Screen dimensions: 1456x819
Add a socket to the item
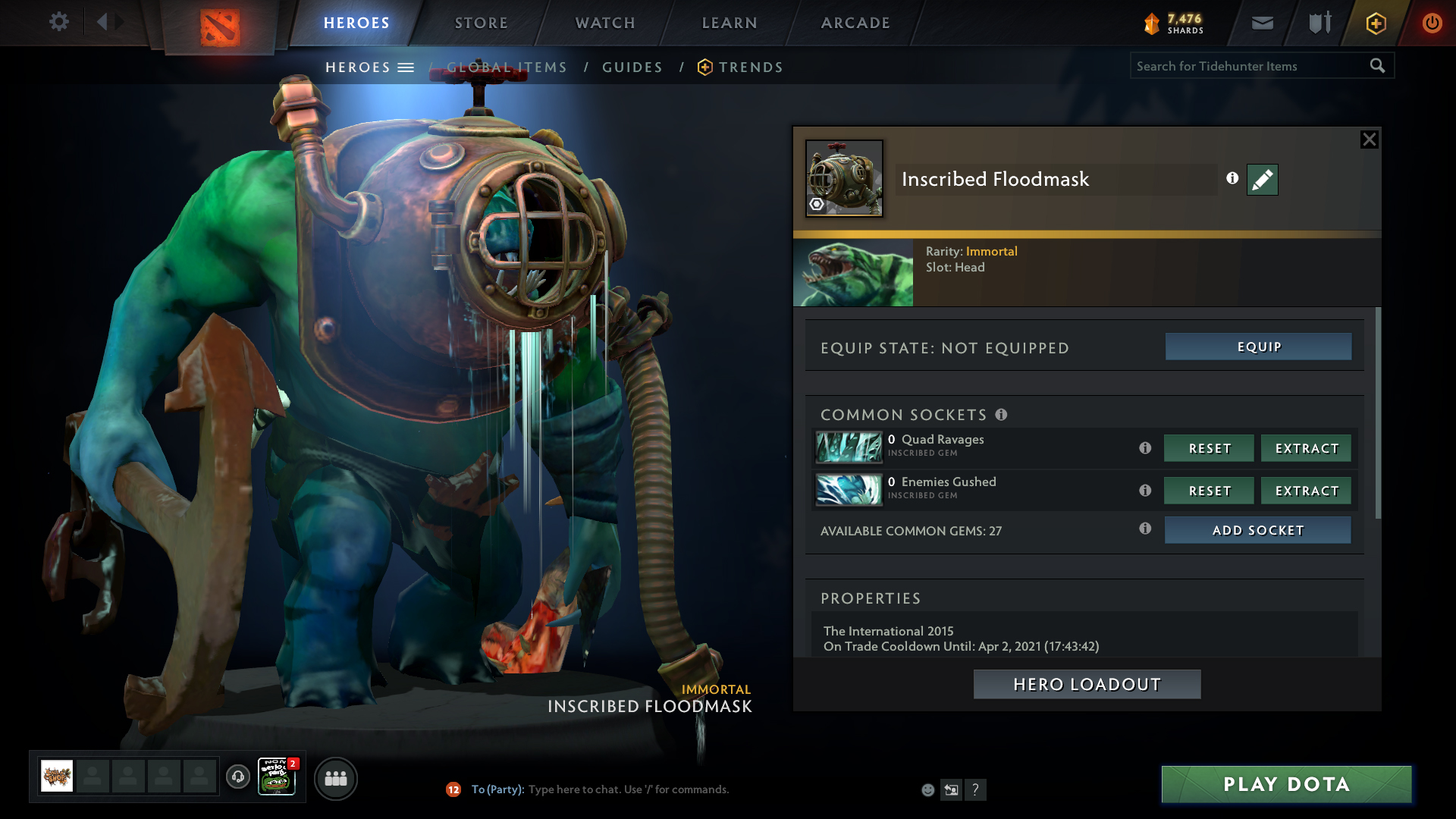(x=1257, y=530)
